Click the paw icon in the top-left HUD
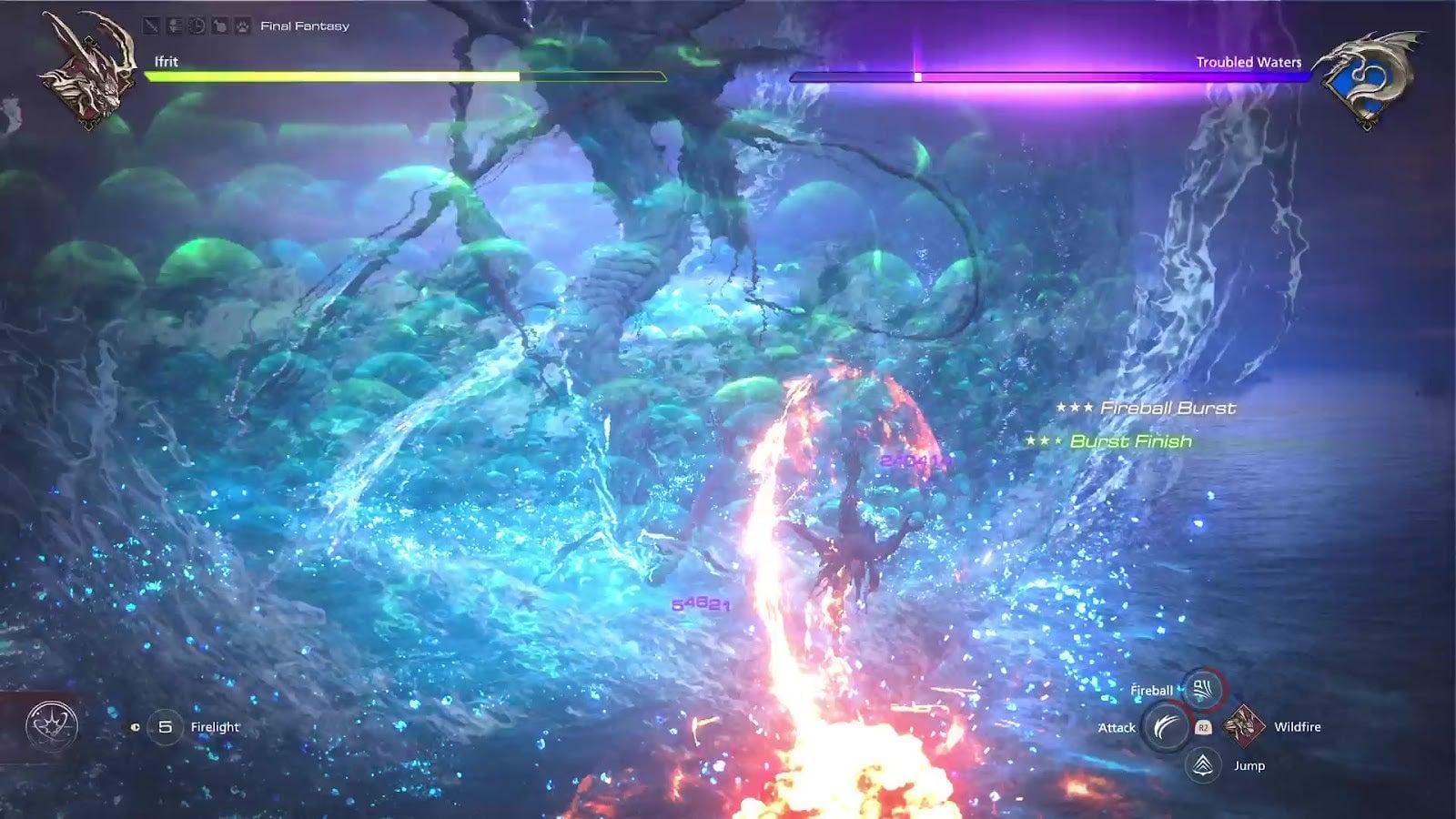Screen dimensions: 1456x819 coord(244,25)
